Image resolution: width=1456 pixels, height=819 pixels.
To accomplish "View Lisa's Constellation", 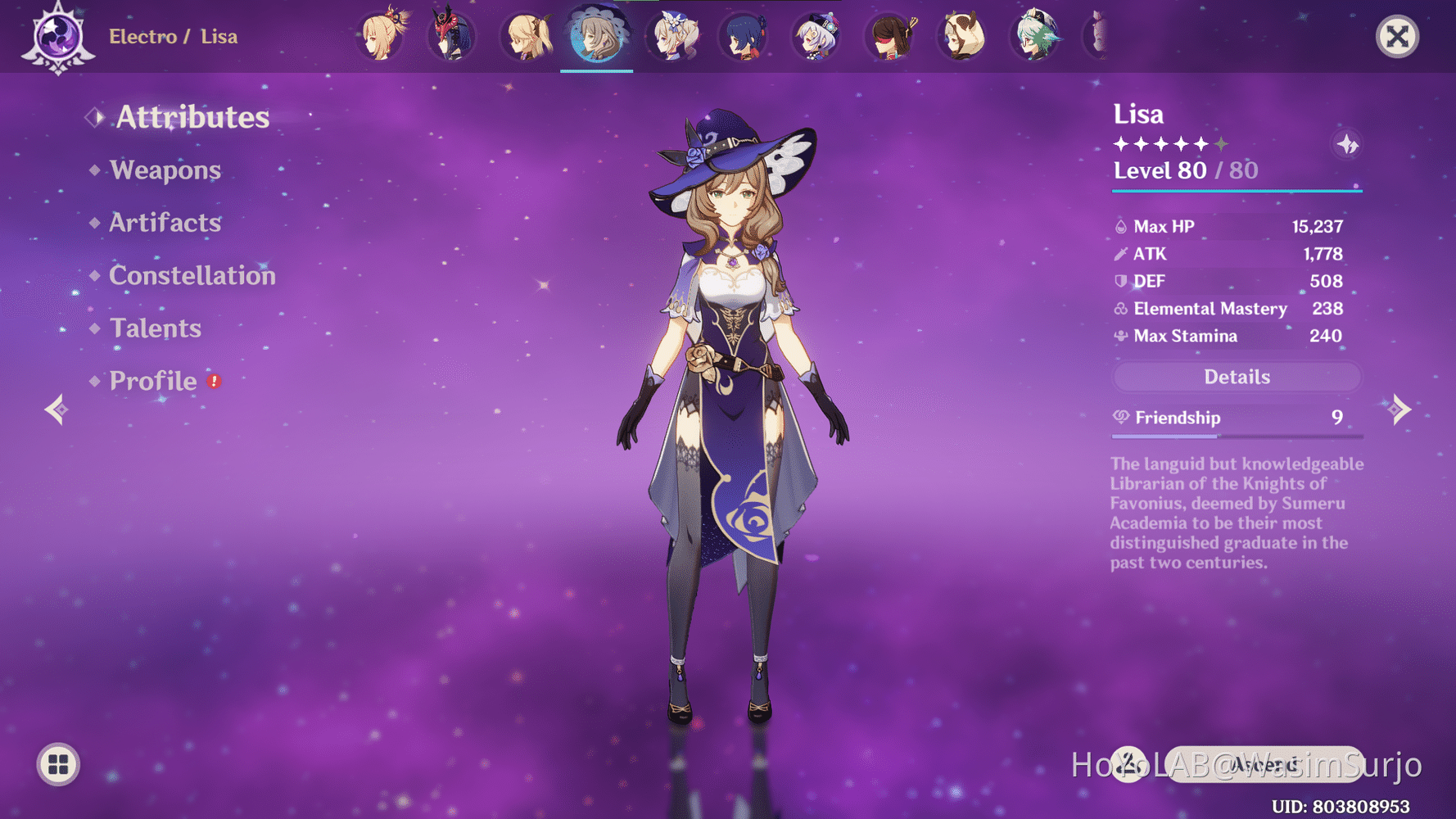I will coord(192,275).
